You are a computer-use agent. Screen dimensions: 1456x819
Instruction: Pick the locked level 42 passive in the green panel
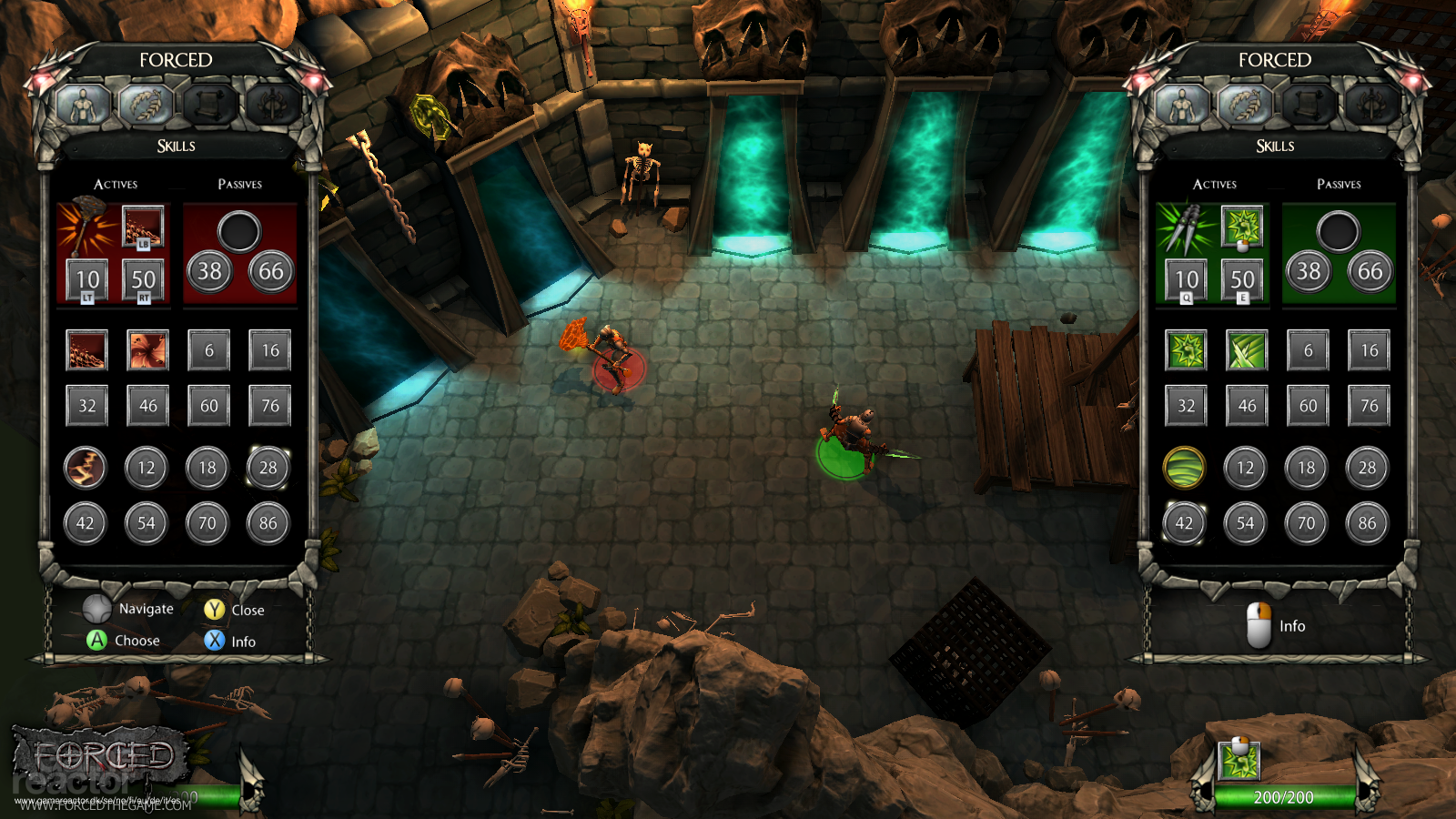click(x=1184, y=523)
